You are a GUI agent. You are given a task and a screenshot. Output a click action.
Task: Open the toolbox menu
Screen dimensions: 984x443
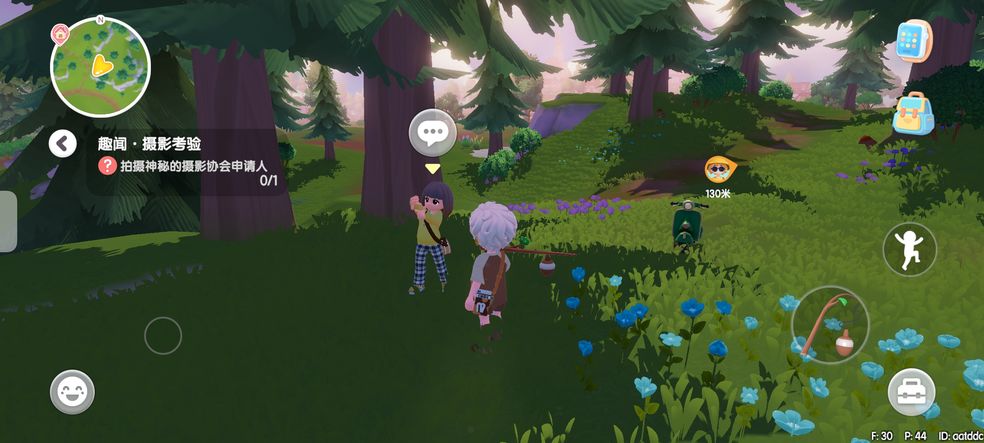pos(910,391)
